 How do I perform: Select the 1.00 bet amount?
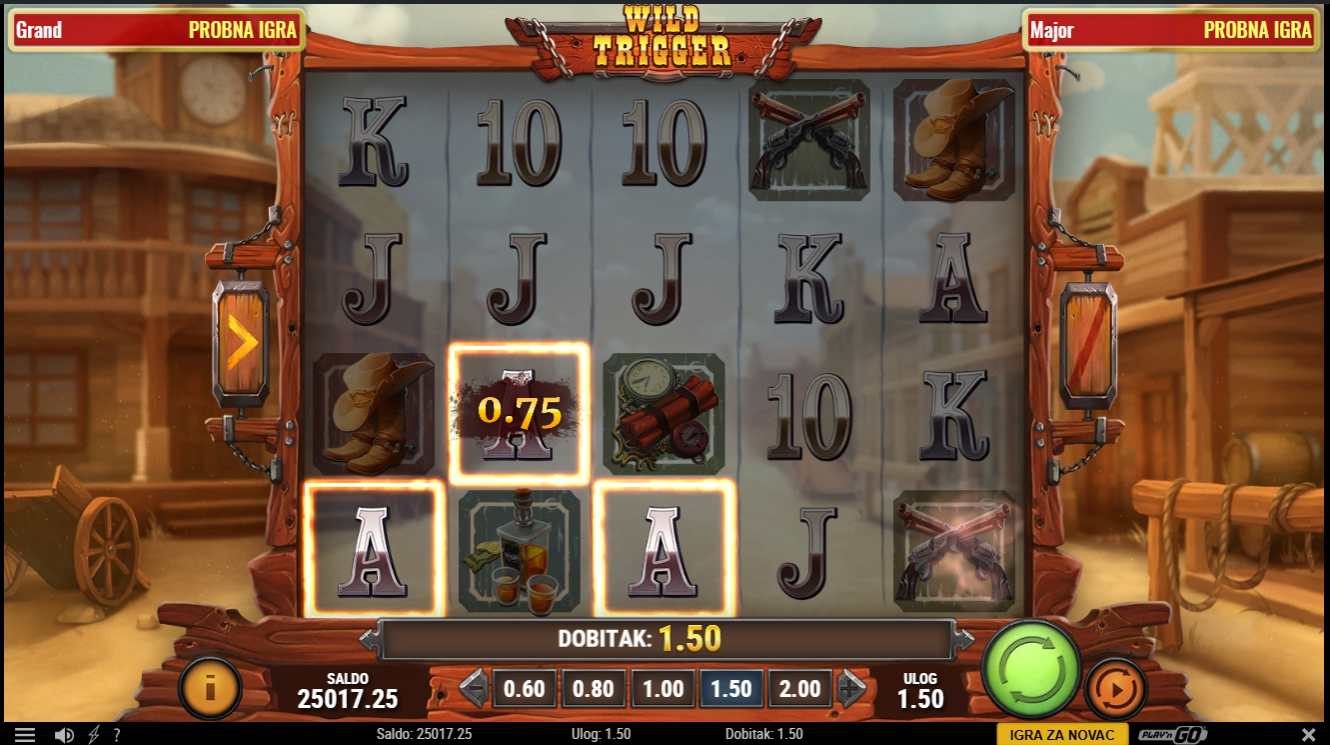pyautogui.click(x=663, y=689)
